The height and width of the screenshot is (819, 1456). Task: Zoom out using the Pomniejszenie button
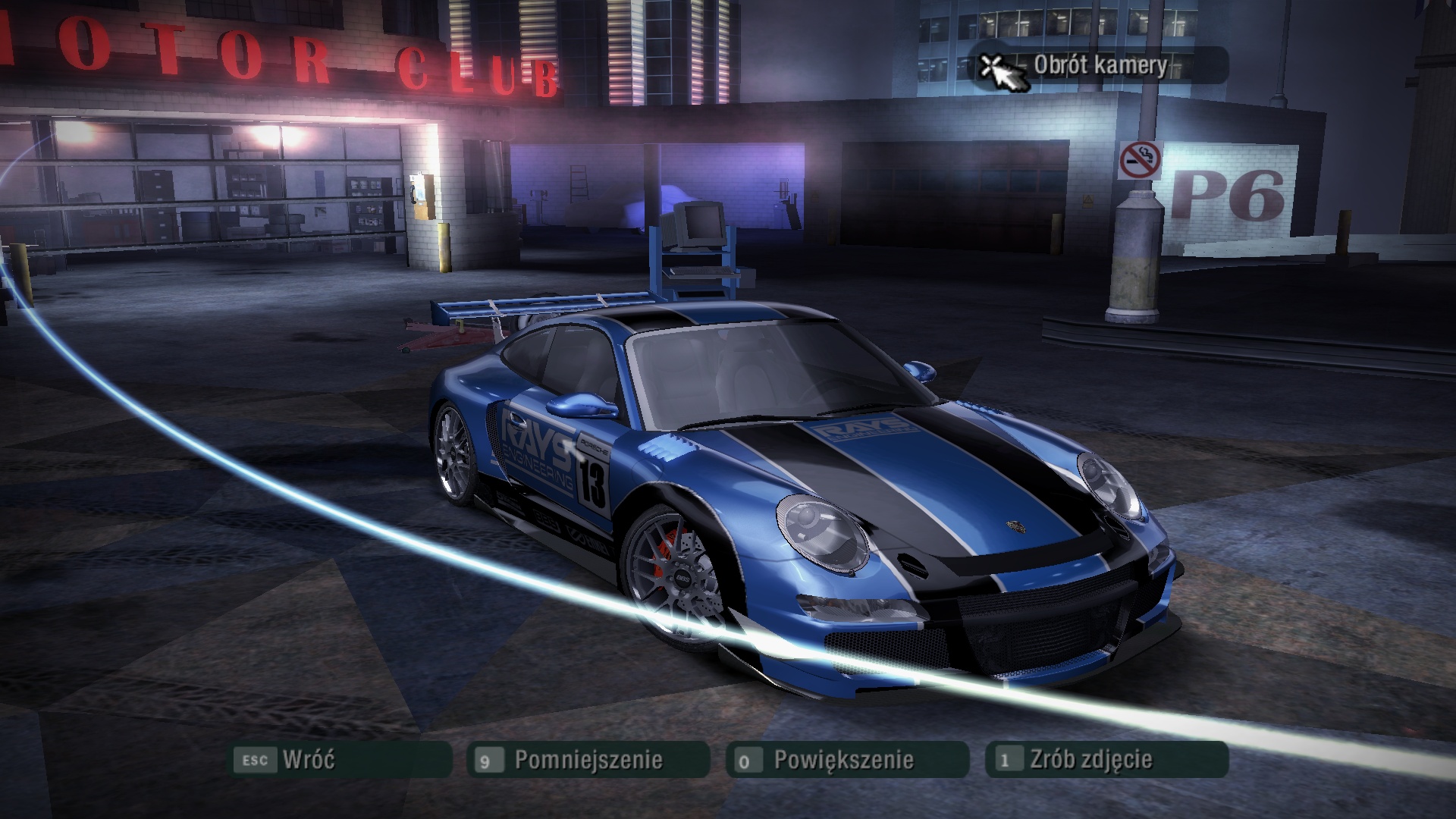pyautogui.click(x=588, y=759)
